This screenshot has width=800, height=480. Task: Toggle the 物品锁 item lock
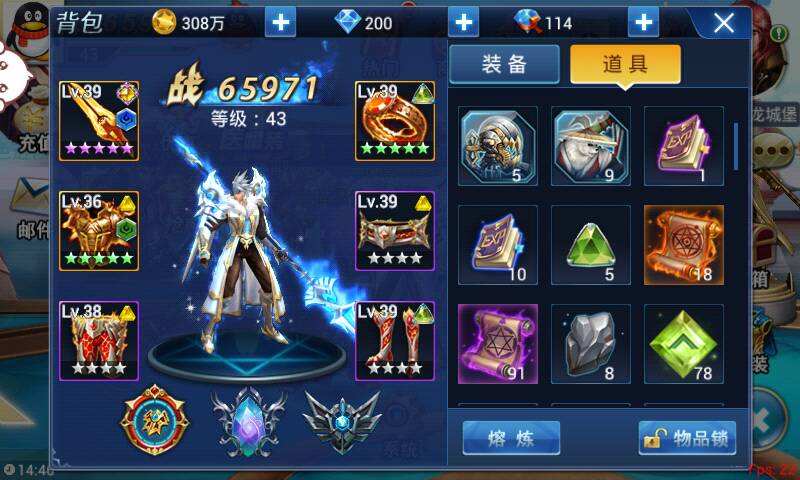pos(687,438)
